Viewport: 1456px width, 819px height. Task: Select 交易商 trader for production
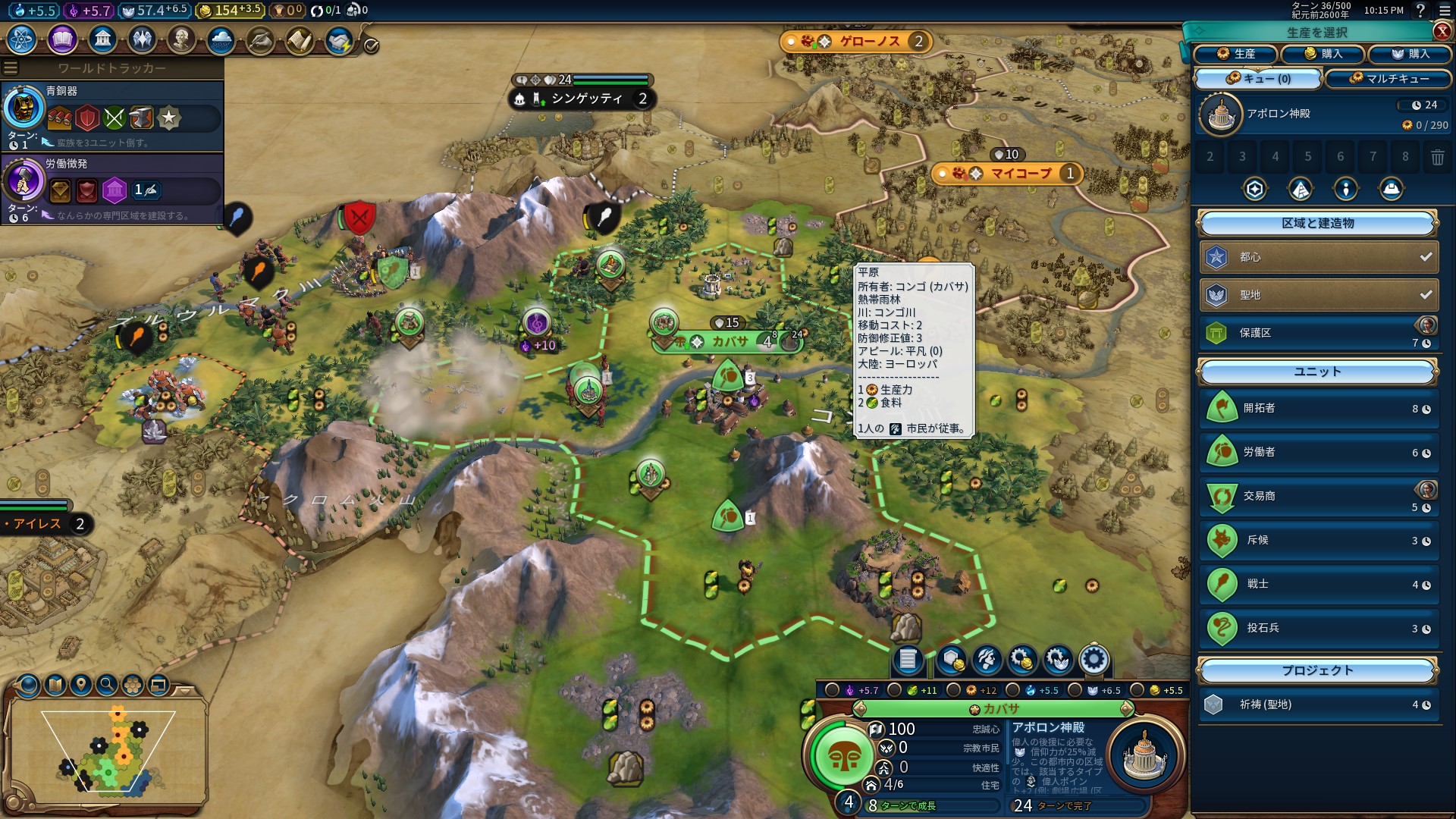[1318, 496]
